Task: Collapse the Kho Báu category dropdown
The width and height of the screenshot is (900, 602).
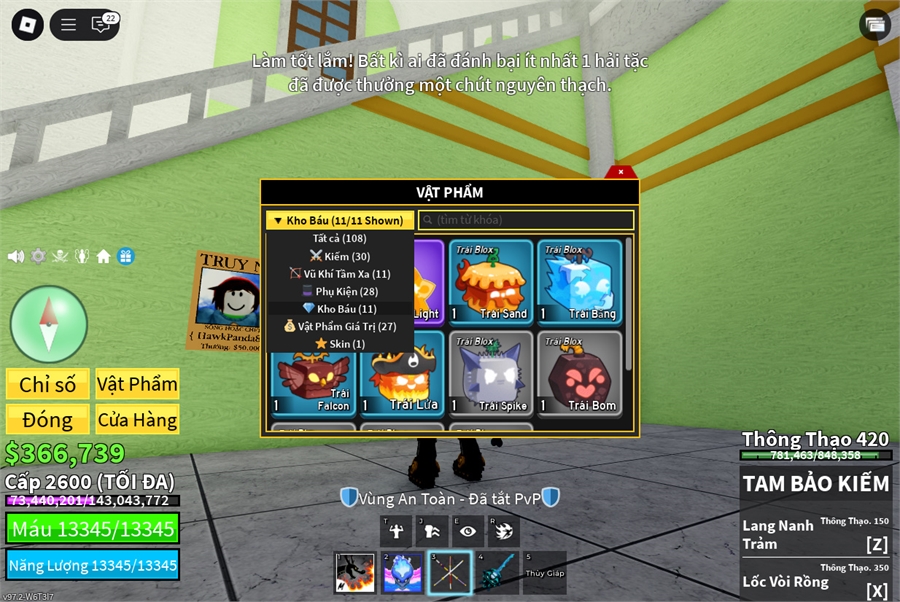Action: (339, 220)
